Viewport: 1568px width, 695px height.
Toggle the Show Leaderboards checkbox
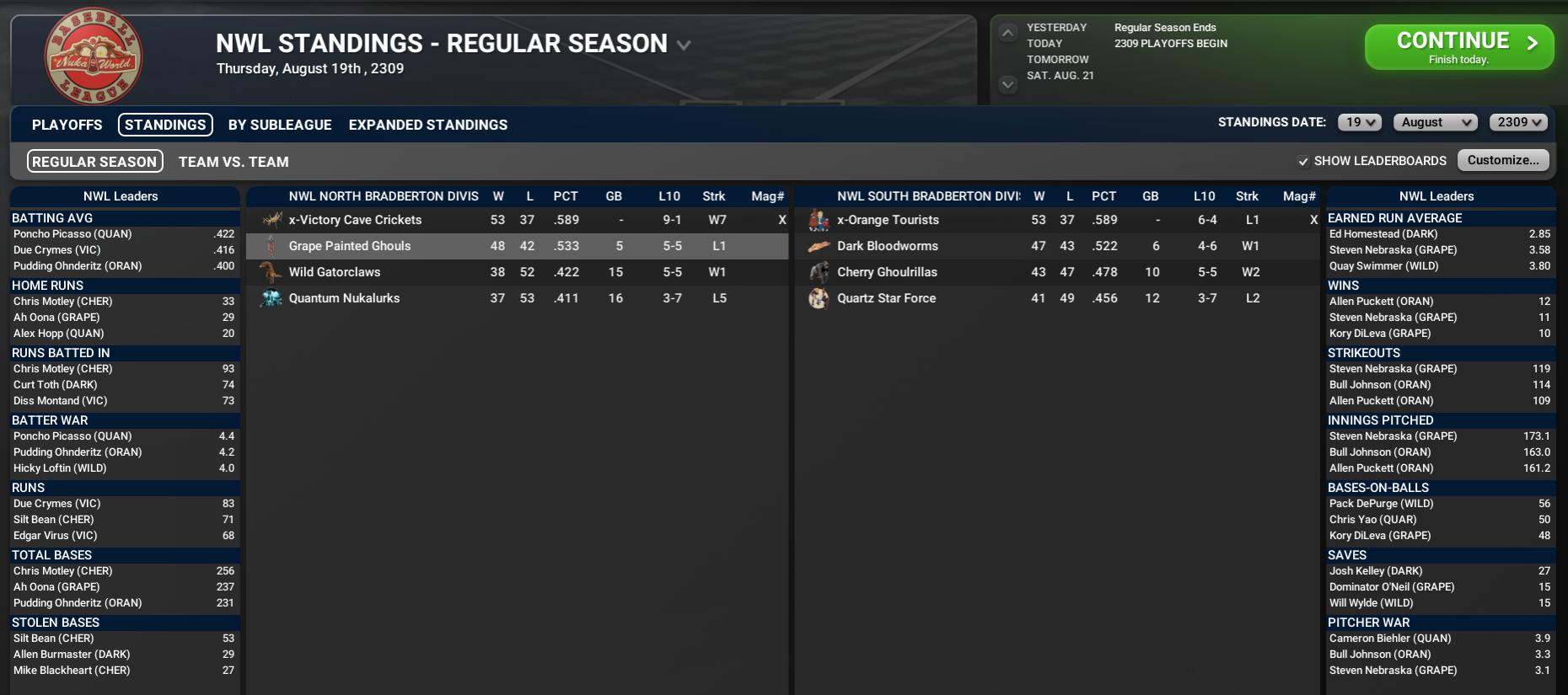[x=1303, y=161]
